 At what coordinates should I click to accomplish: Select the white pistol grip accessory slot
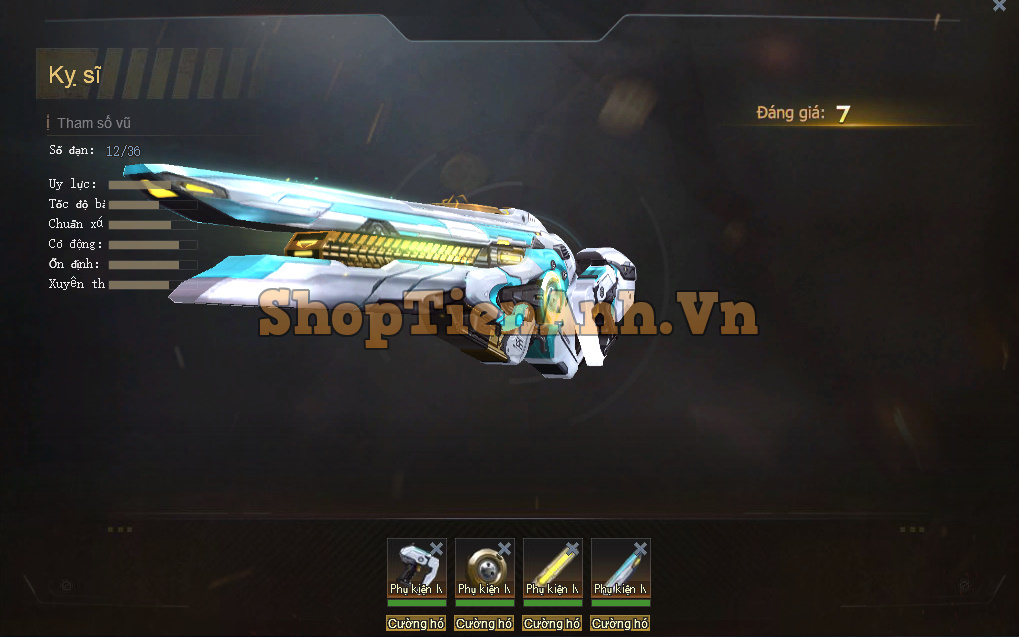click(x=414, y=567)
